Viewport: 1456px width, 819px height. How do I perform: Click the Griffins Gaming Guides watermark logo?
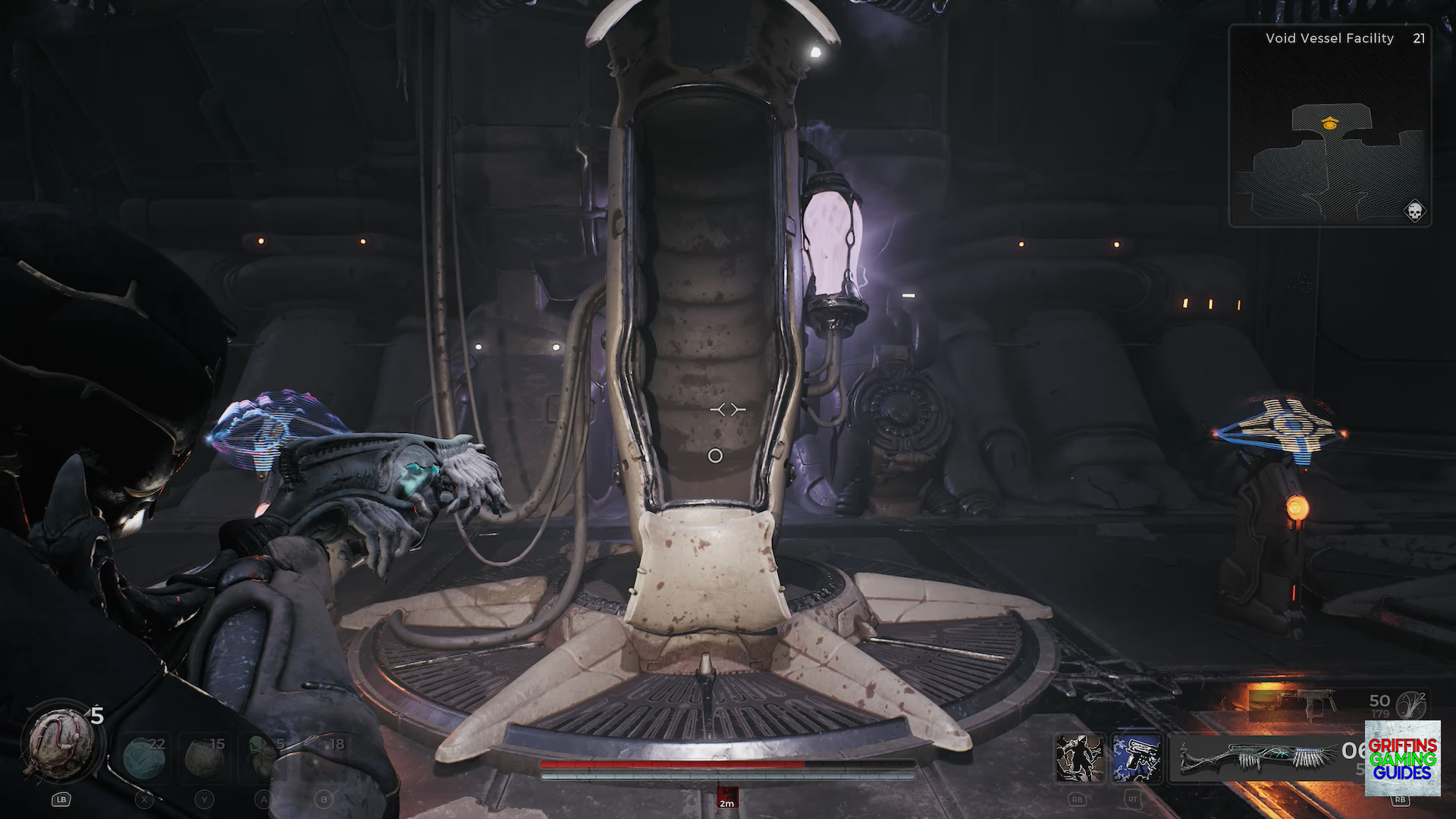pos(1402,758)
